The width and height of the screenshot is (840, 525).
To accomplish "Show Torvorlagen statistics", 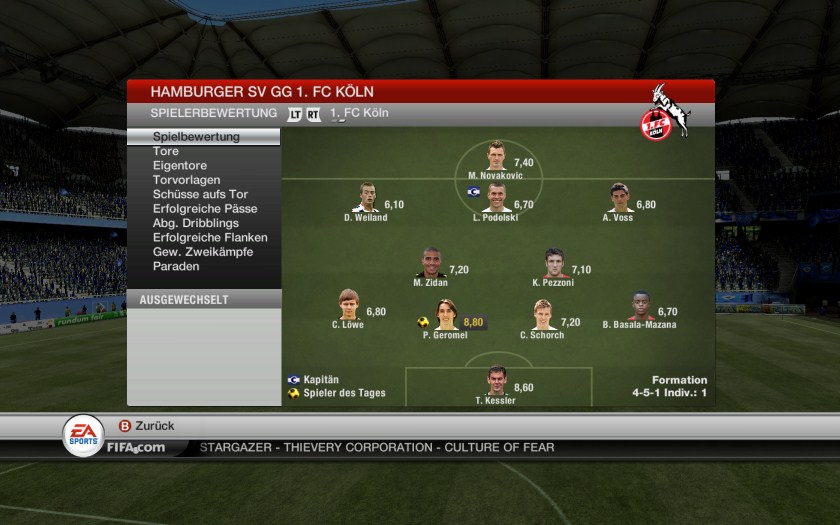I will (x=186, y=180).
